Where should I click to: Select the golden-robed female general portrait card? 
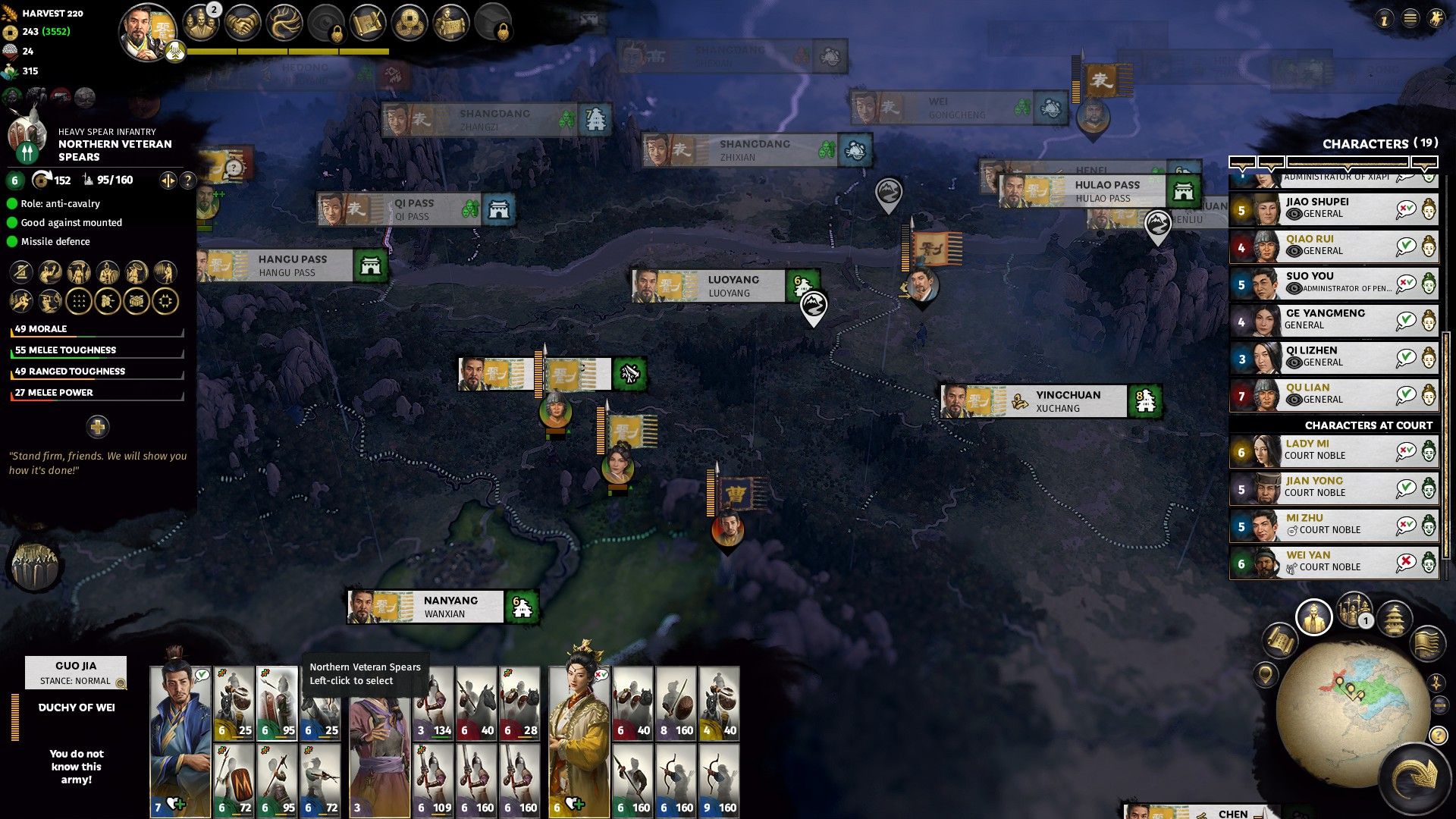click(579, 739)
